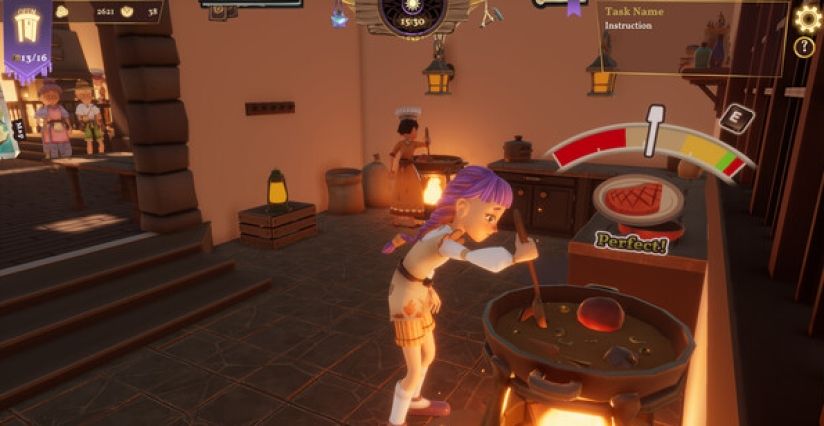Open the settings gear menu
Viewport: 824px width, 426px height.
[x=807, y=18]
